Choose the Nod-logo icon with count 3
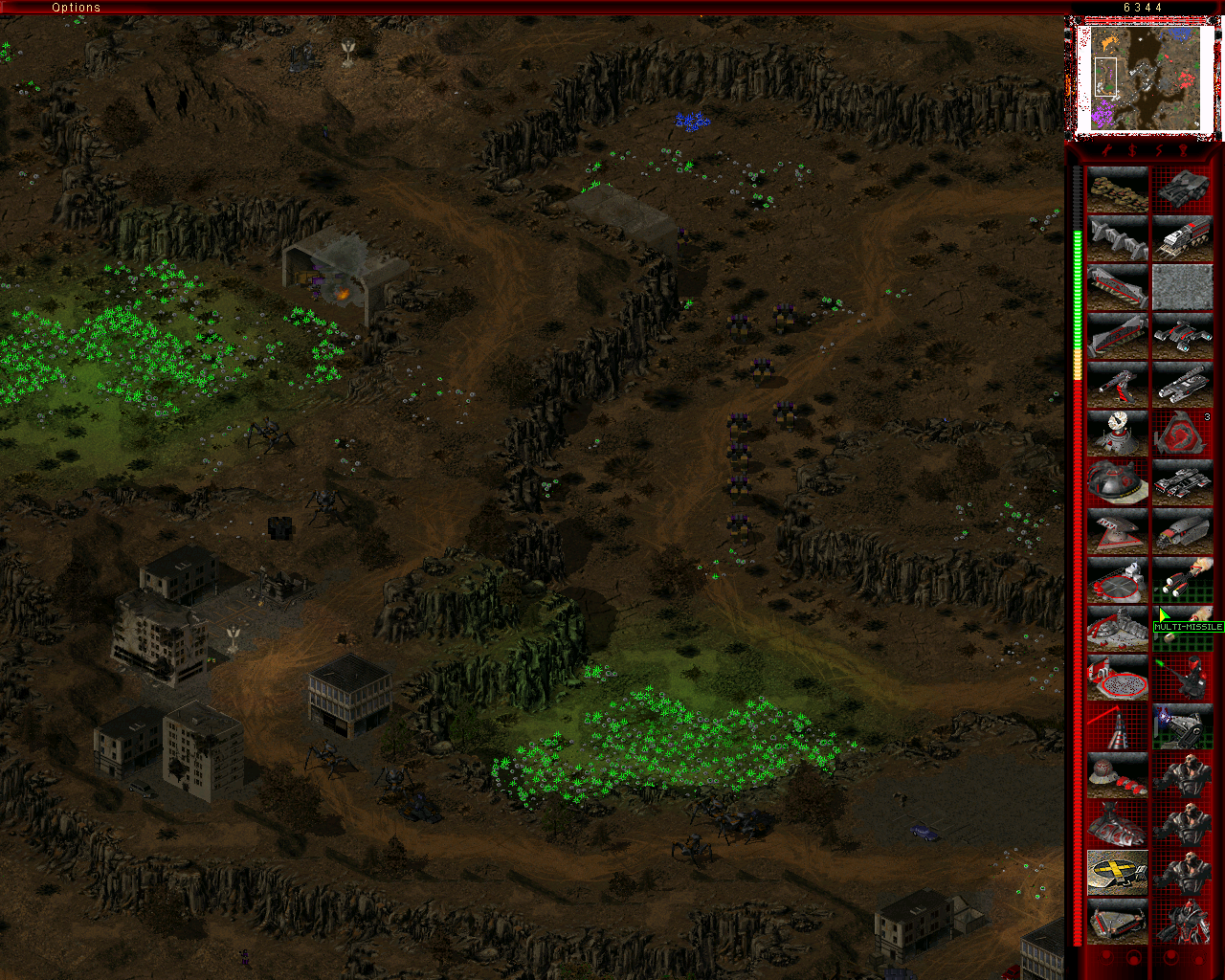The width and height of the screenshot is (1225, 980). [x=1183, y=434]
